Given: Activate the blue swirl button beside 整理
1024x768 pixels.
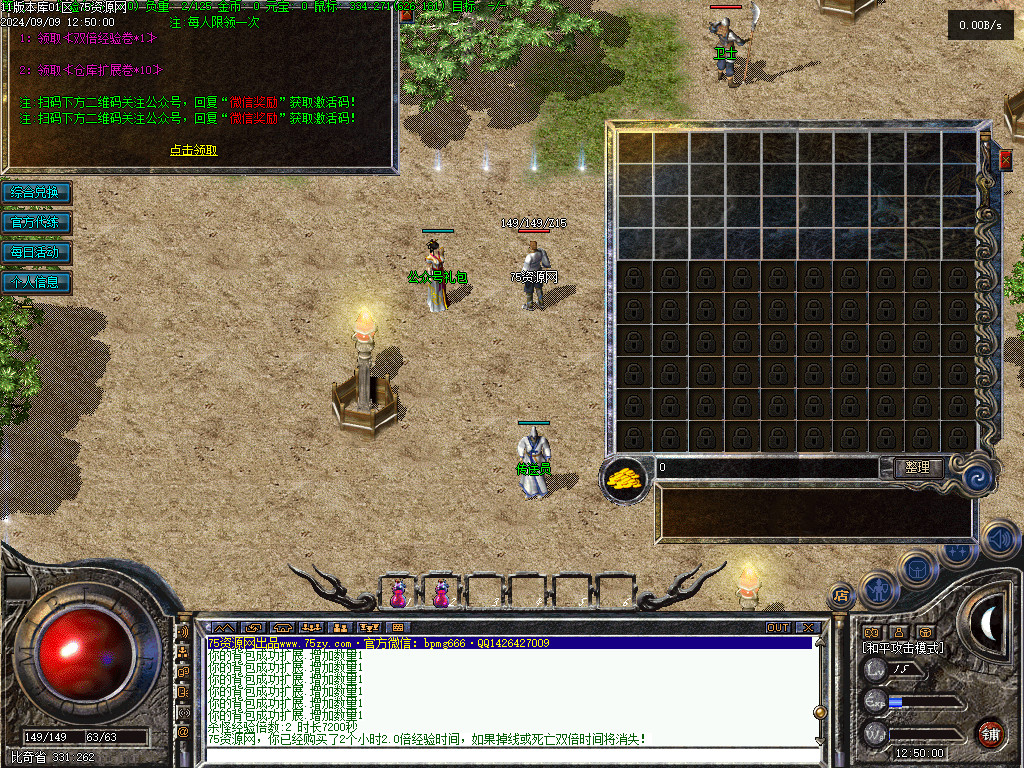Looking at the screenshot, I should tap(974, 478).
